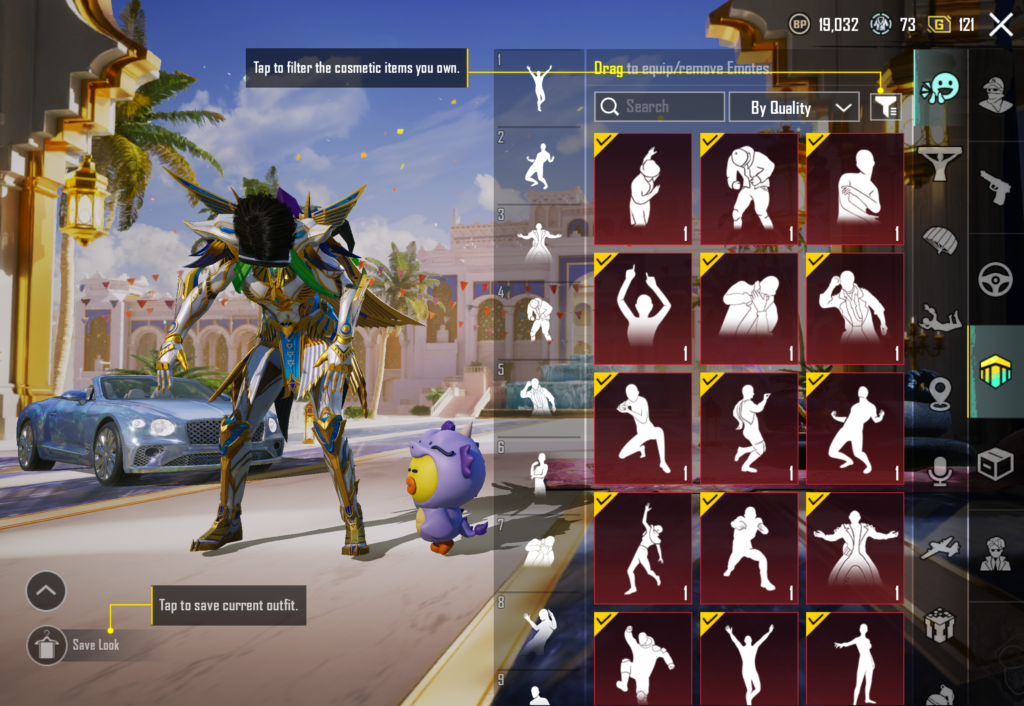Viewport: 1024px width, 706px height.
Task: Tap the Save Look hanger button
Action: [x=46, y=645]
